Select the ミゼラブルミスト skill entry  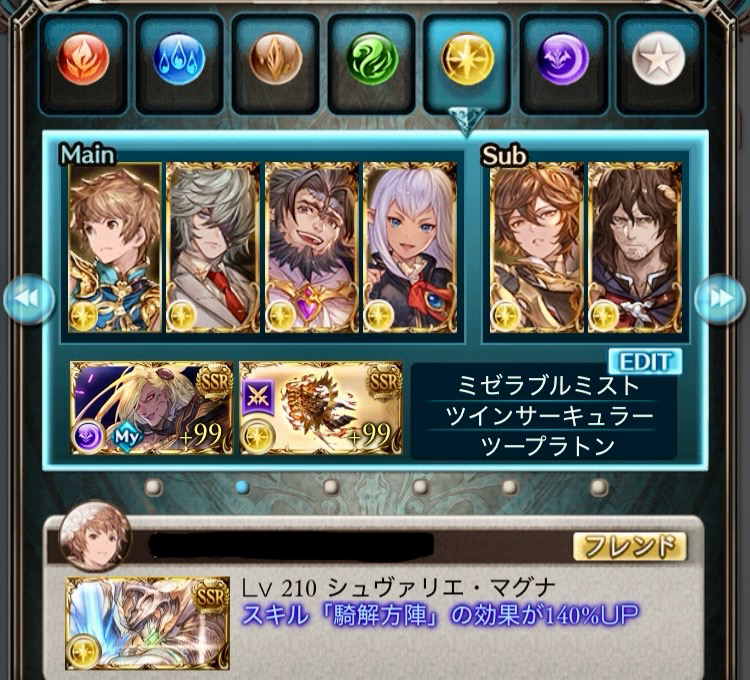tap(545, 386)
